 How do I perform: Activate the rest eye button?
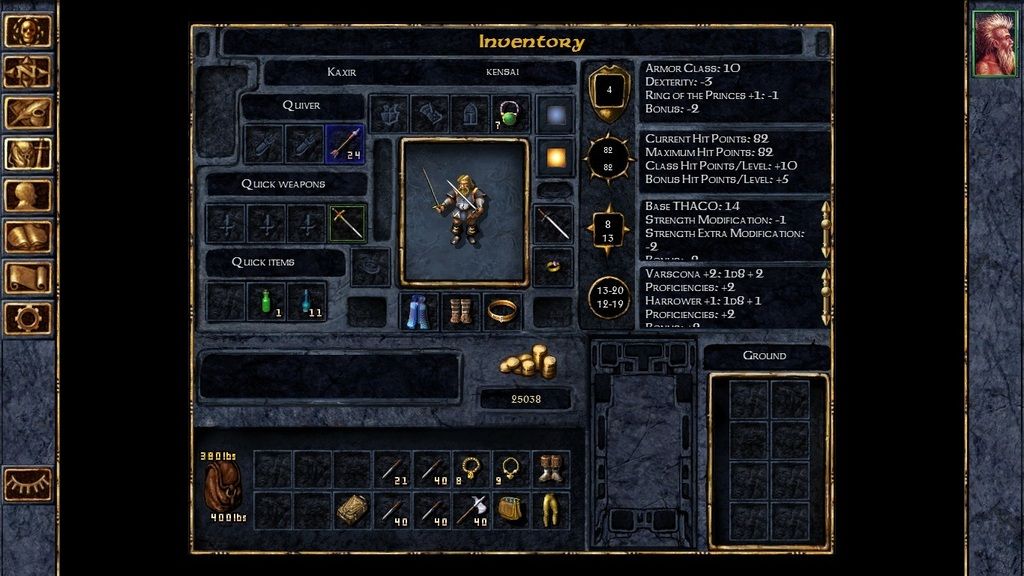pyautogui.click(x=28, y=484)
